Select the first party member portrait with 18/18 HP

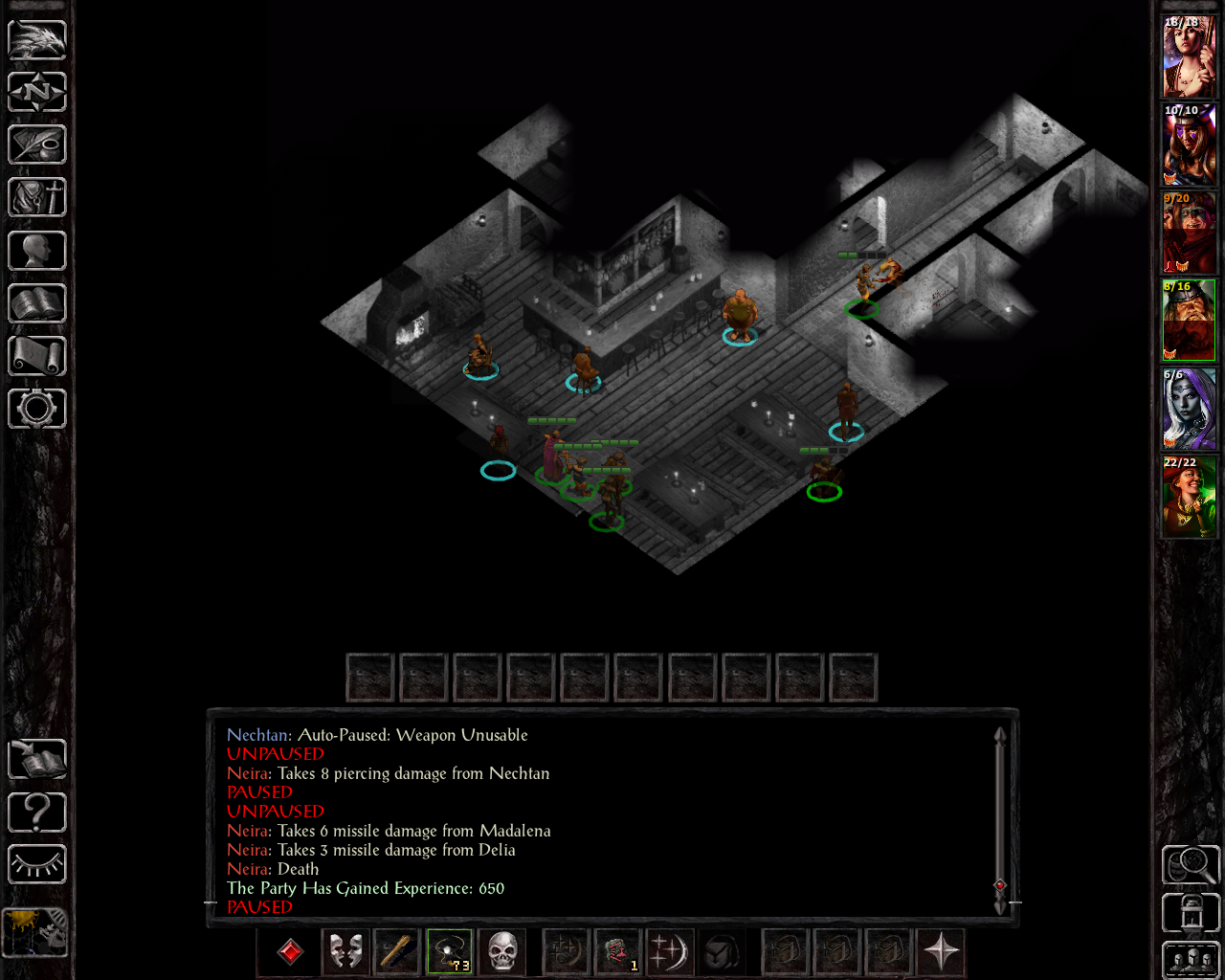pos(1190,56)
